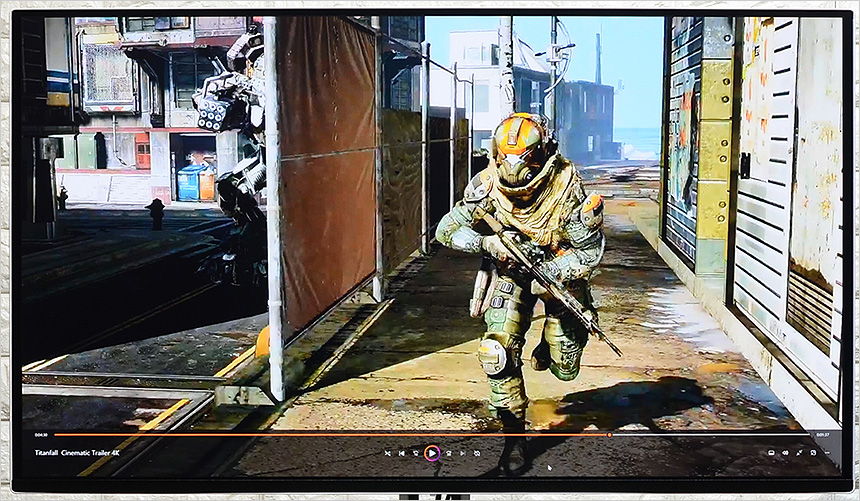Viewport: 860px width, 501px height.
Task: Open the three-dots more options menu
Action: click(829, 453)
